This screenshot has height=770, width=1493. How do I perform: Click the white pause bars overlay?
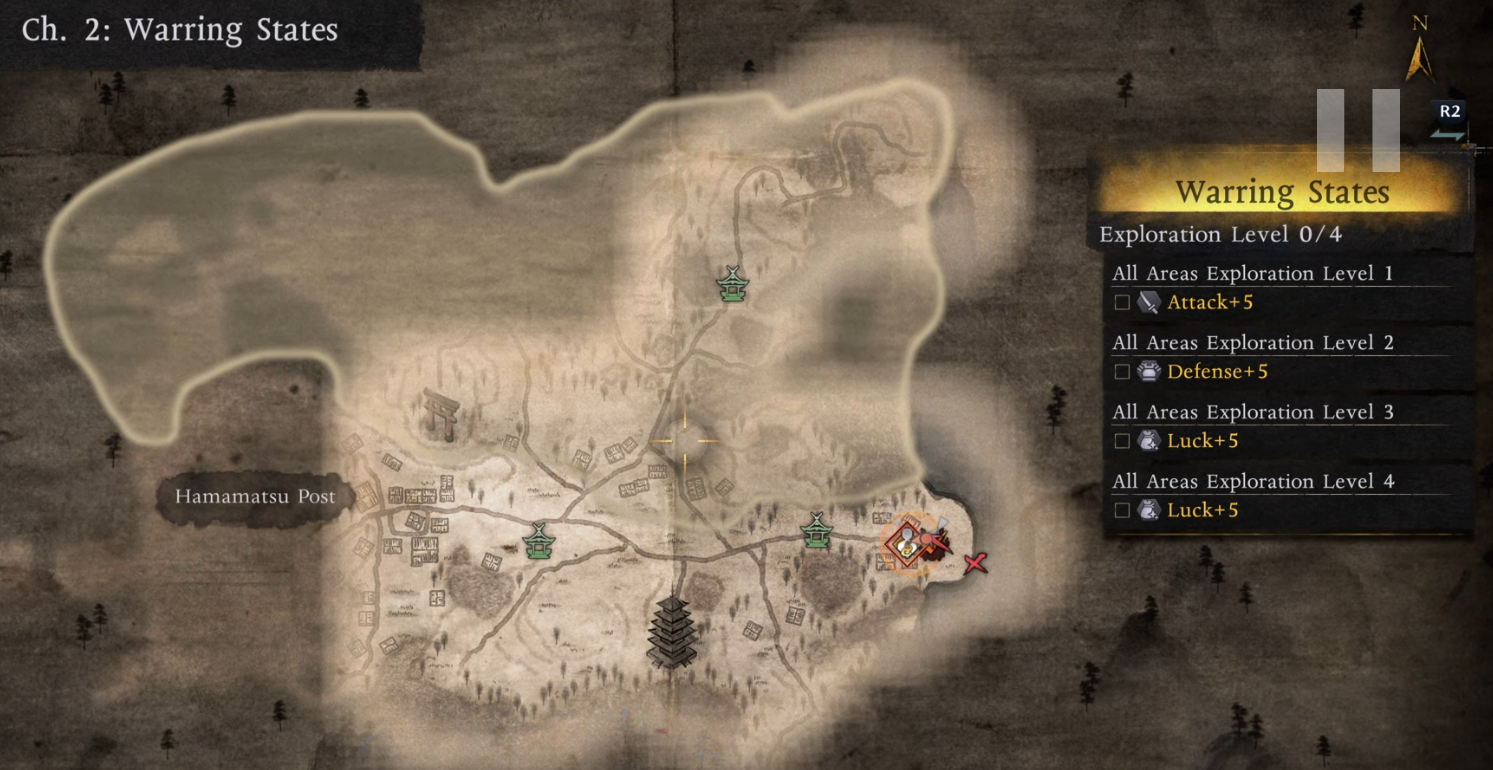[x=1357, y=130]
